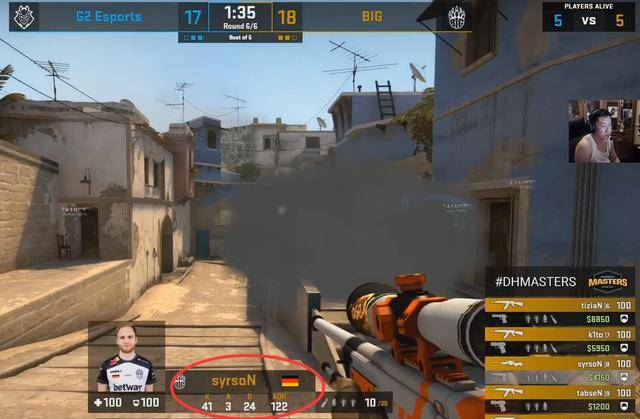This screenshot has width=640, height=419.
Task: Click the syrsoN player portrait photo
Action: coord(127,358)
